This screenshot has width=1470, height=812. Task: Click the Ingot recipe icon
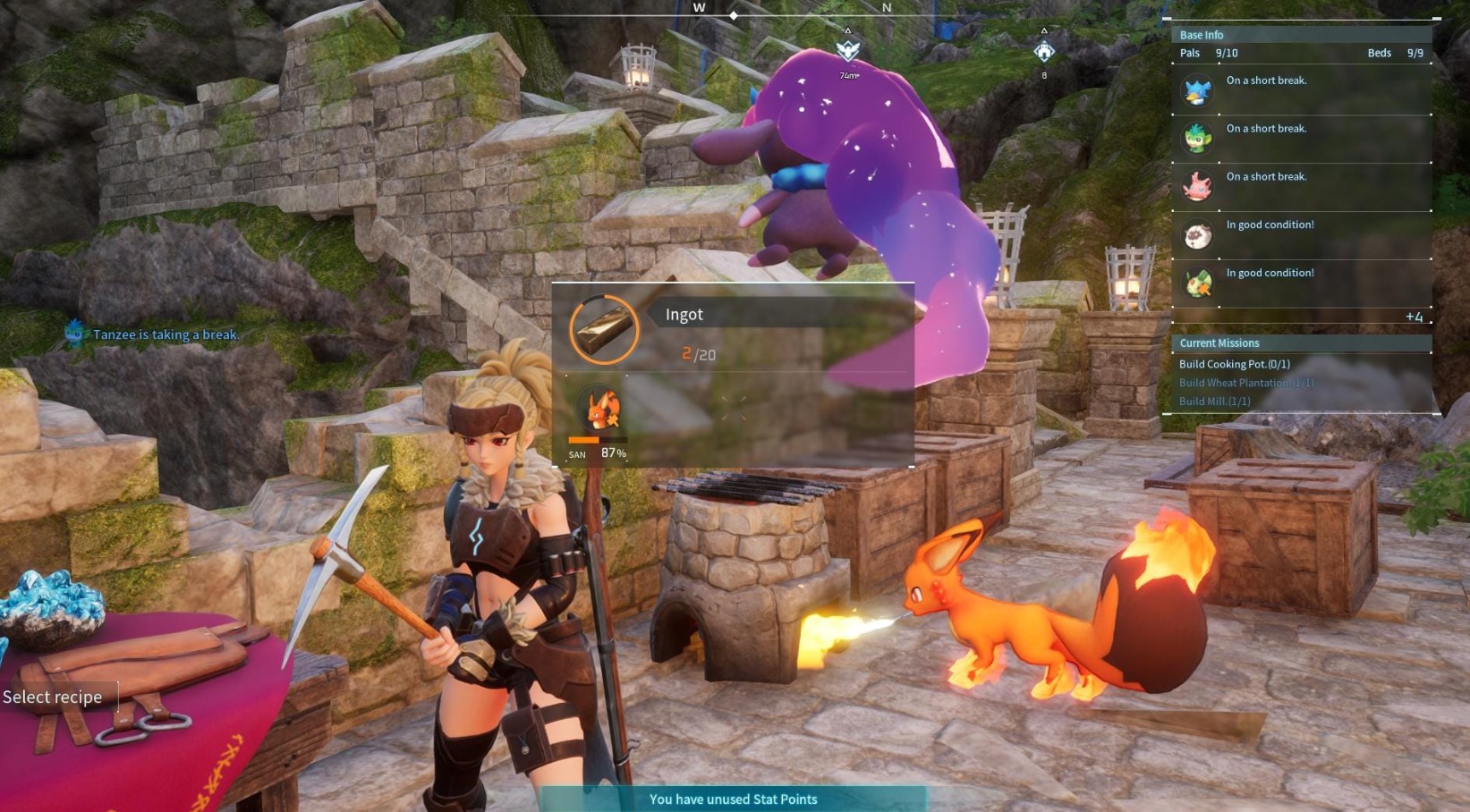tap(604, 329)
